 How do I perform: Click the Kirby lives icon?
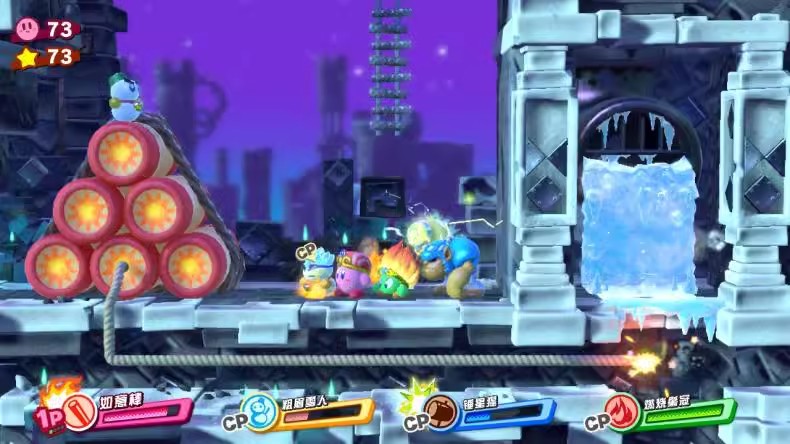pyautogui.click(x=28, y=29)
